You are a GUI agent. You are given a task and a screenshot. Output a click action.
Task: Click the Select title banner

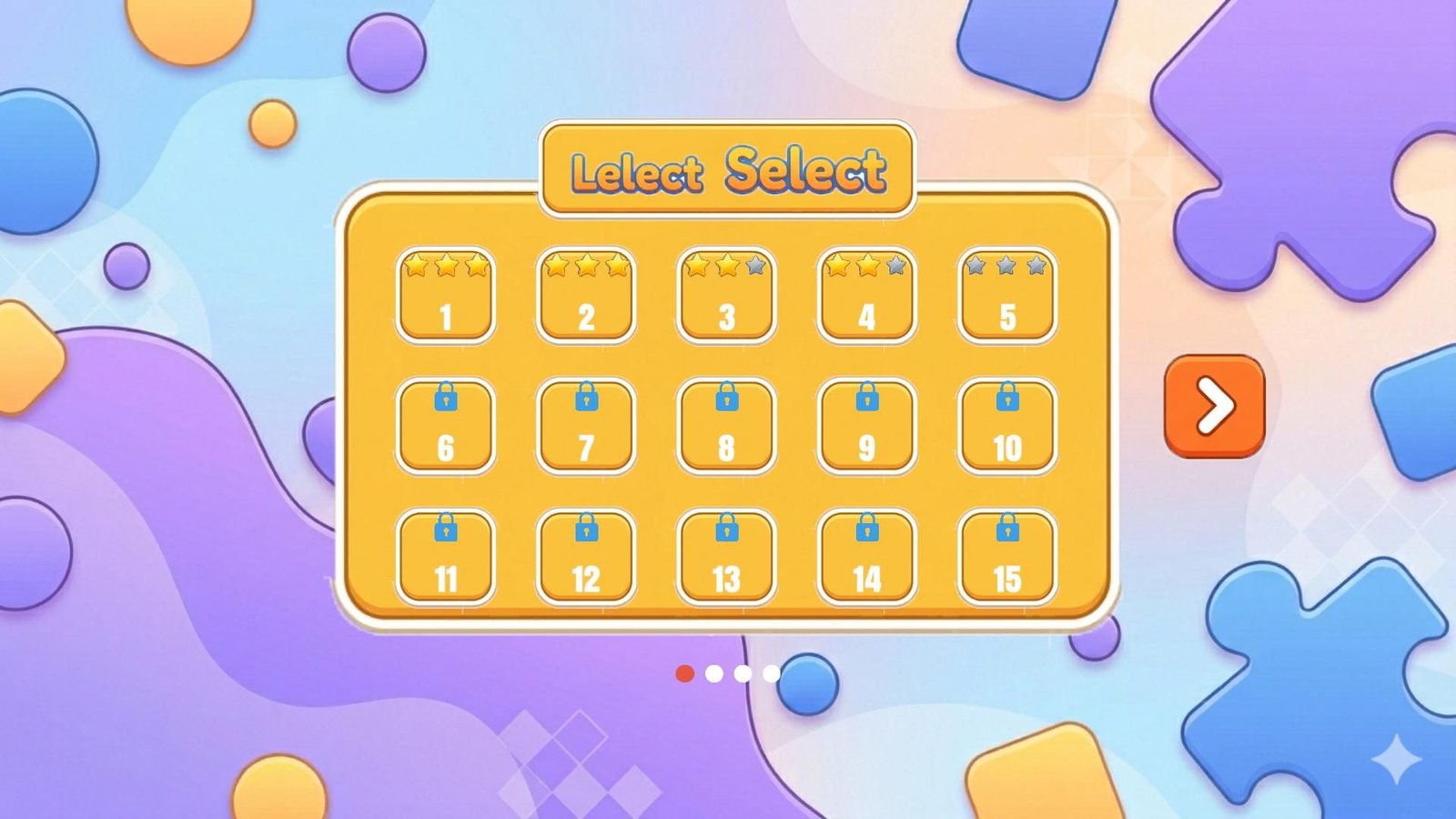tap(727, 167)
